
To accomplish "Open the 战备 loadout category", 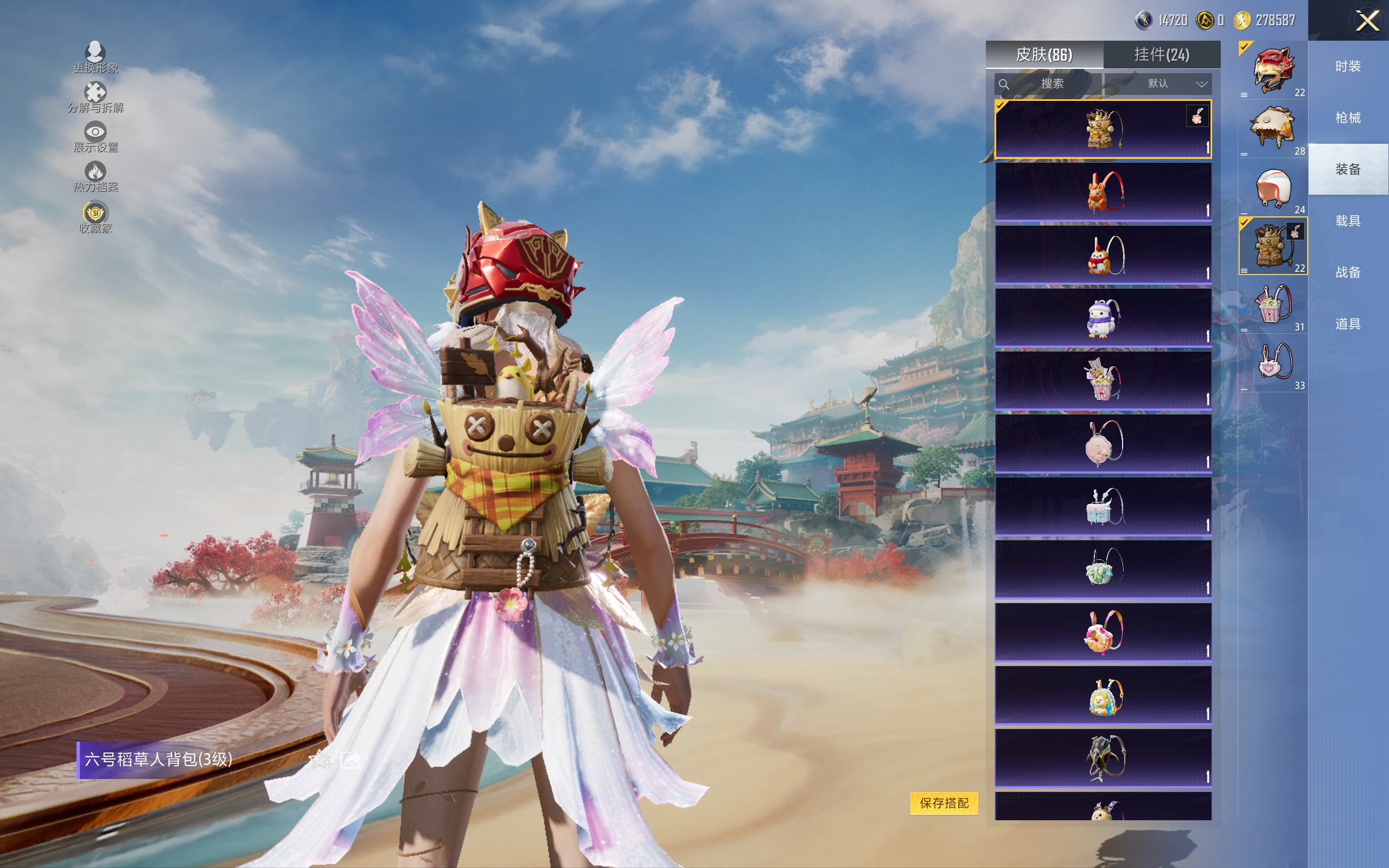I will tap(1347, 272).
